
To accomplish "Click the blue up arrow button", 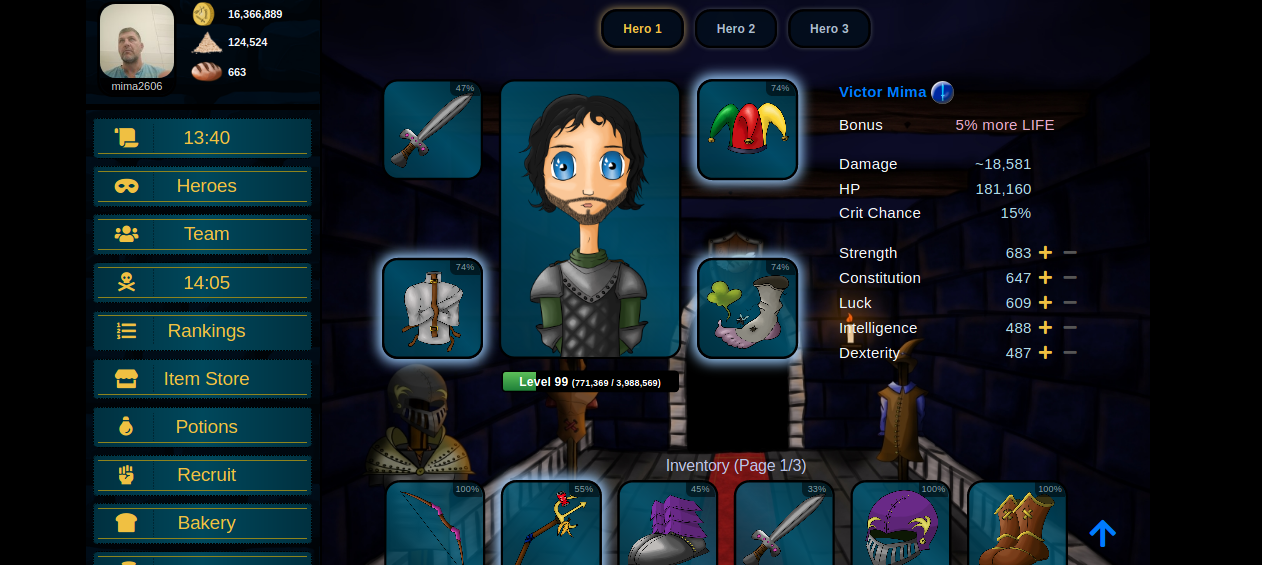I will 1102,533.
